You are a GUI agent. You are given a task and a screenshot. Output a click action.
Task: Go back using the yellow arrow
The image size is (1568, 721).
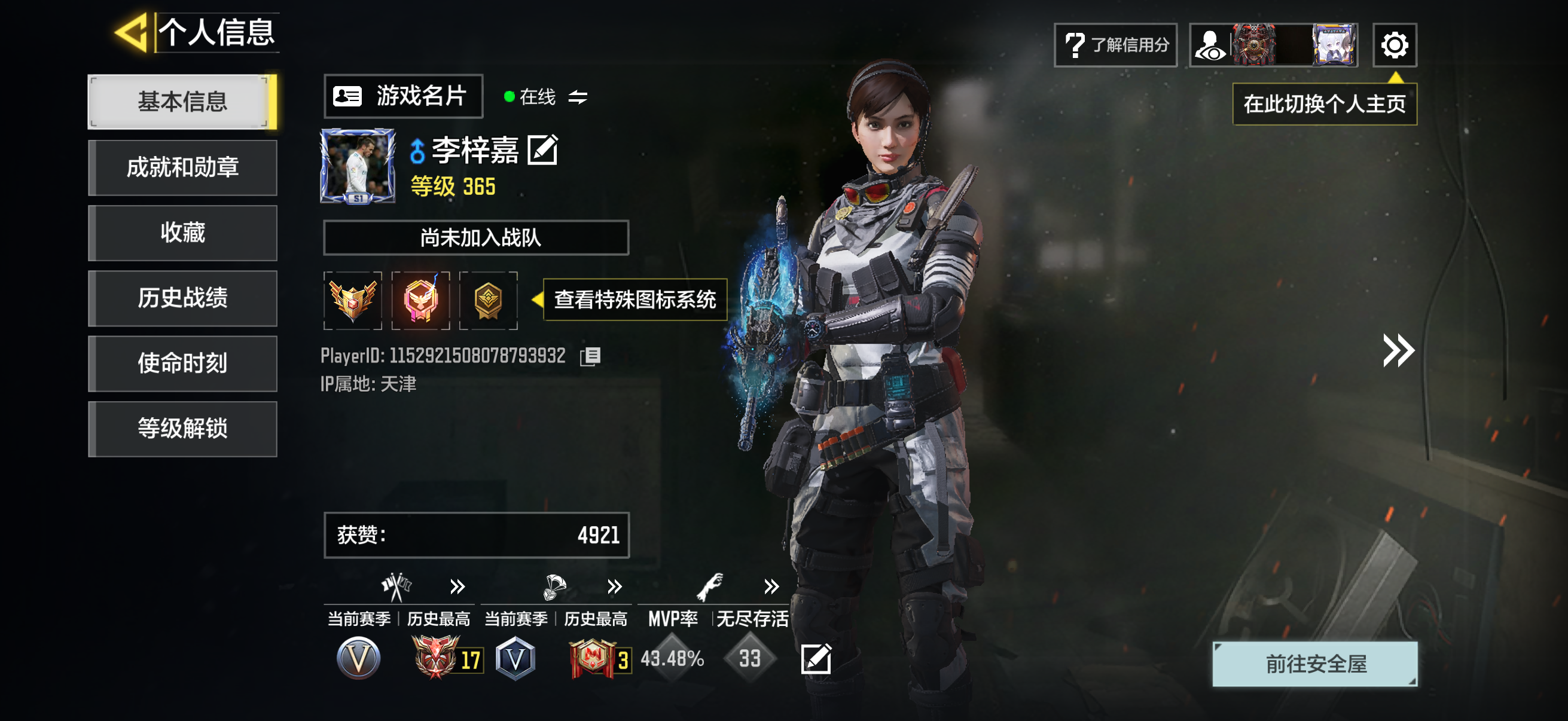[x=132, y=32]
